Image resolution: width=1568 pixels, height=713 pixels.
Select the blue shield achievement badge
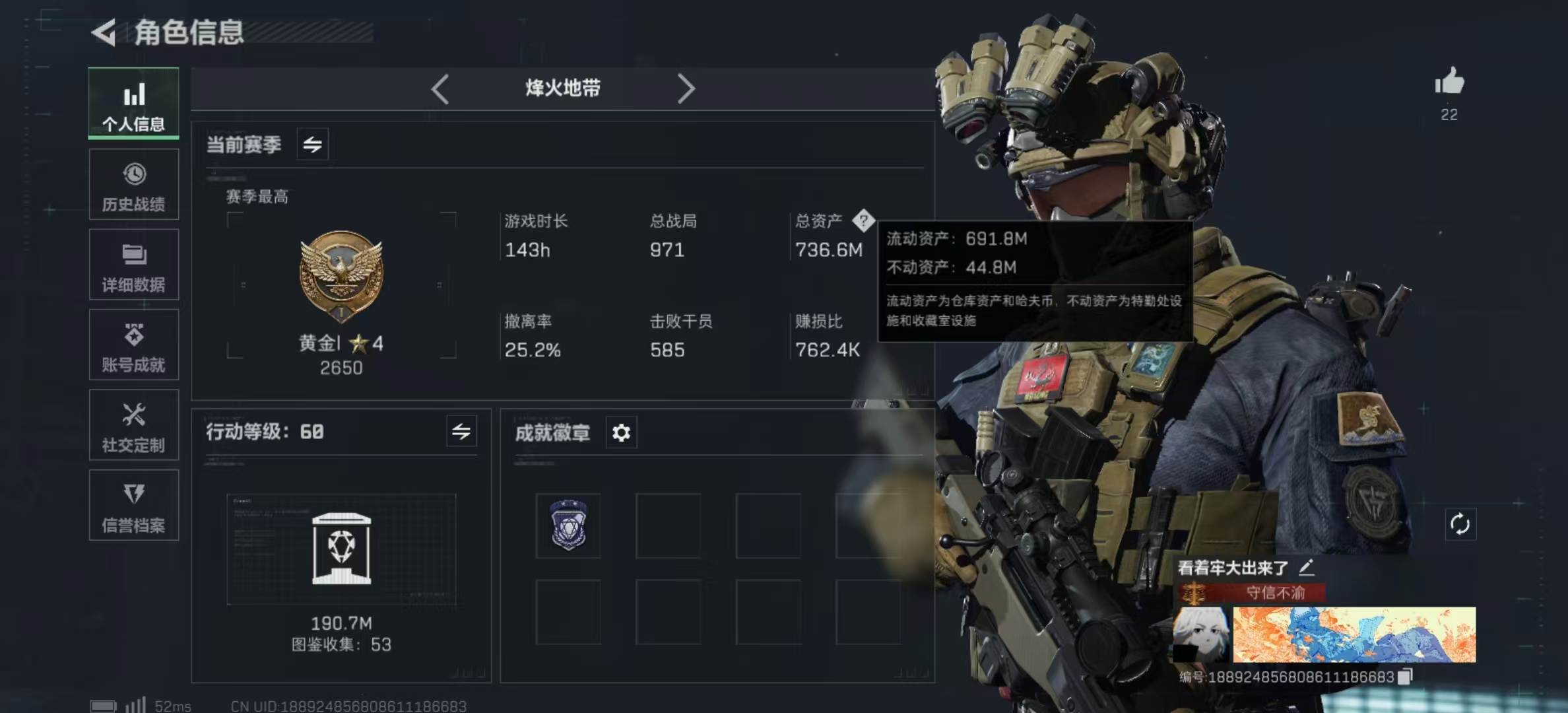568,526
